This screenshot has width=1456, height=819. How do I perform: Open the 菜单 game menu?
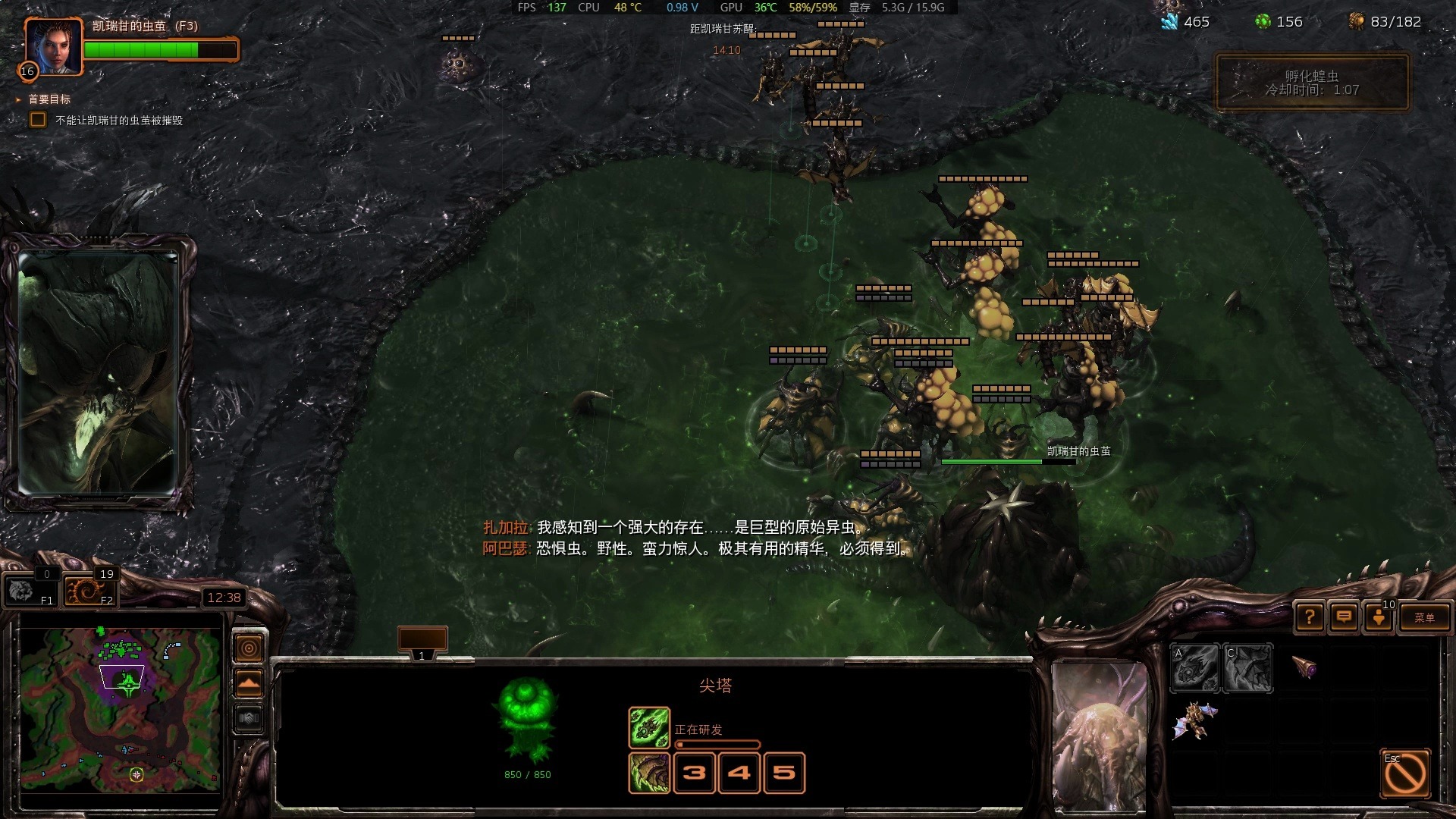coord(1423,617)
